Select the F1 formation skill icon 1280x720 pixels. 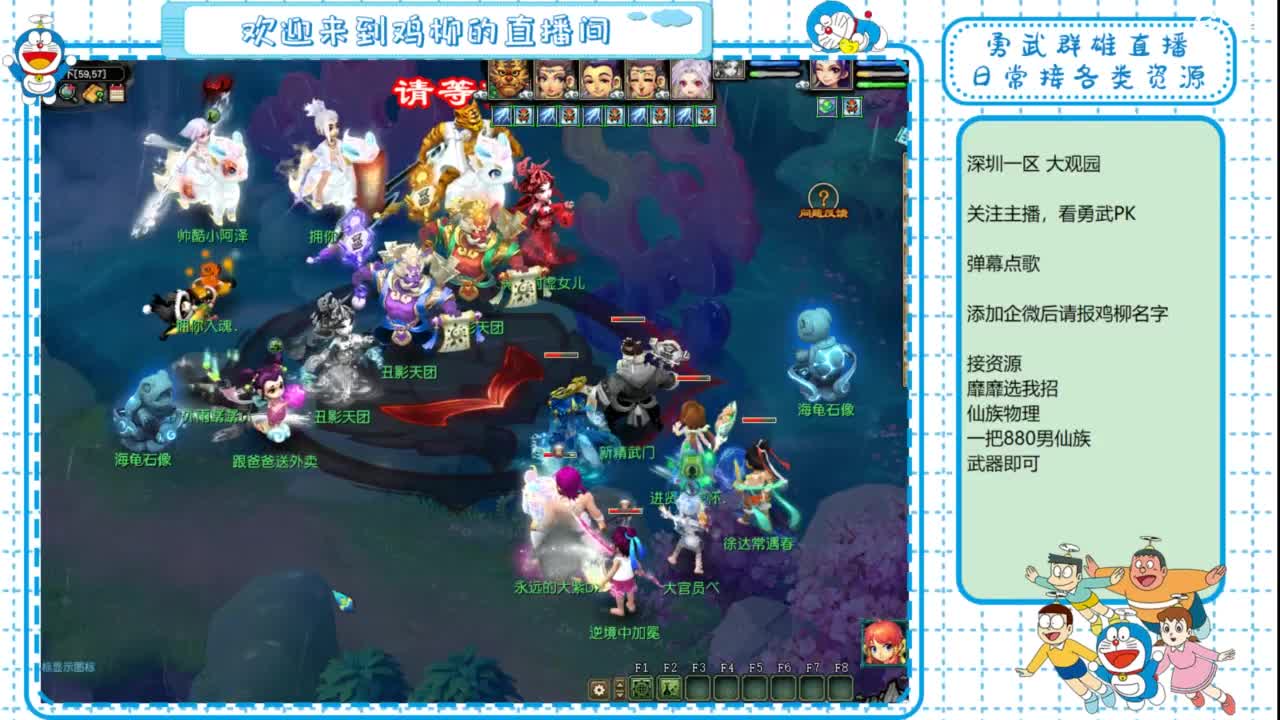(643, 689)
